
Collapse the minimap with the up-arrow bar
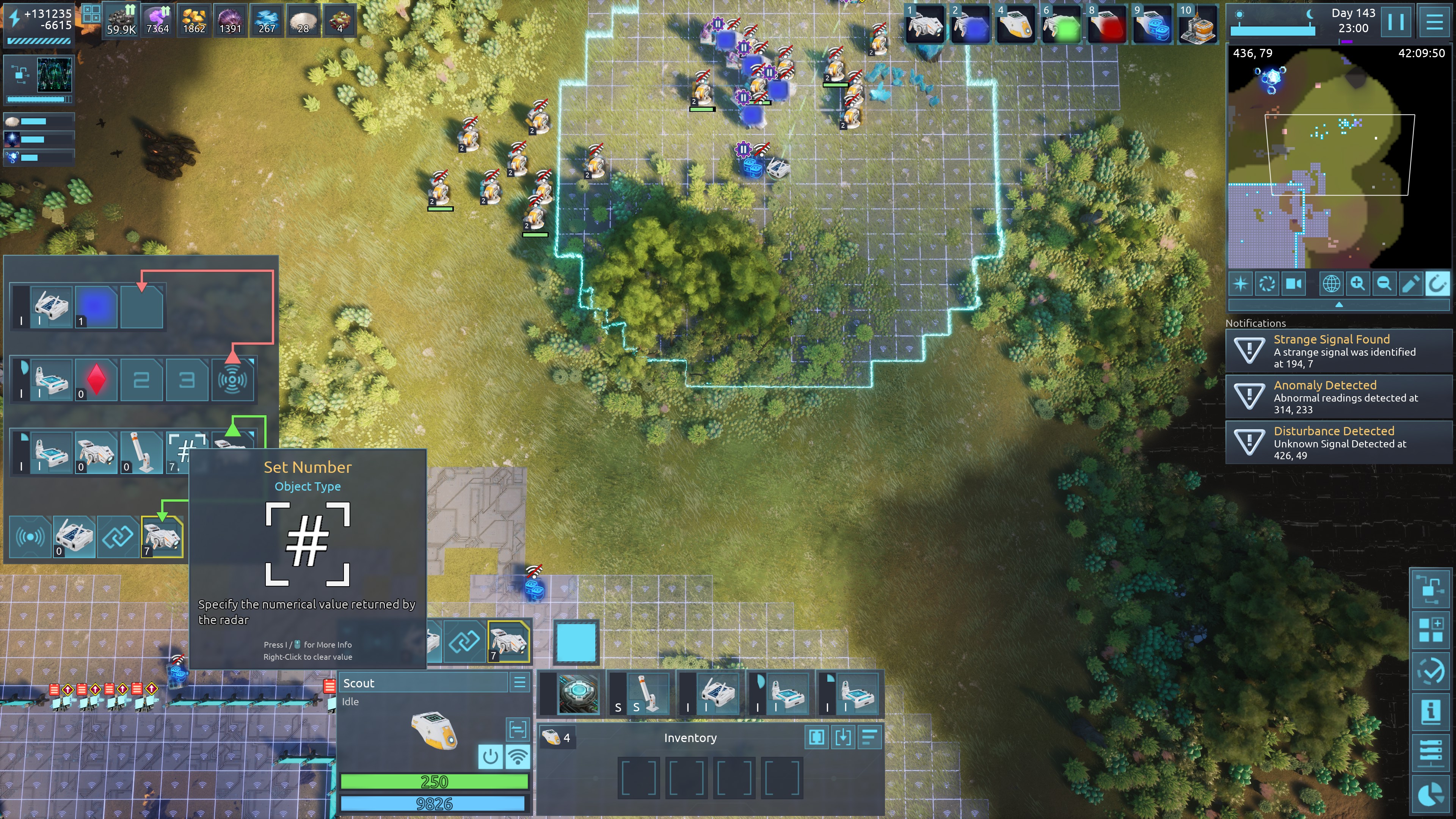point(1338,304)
